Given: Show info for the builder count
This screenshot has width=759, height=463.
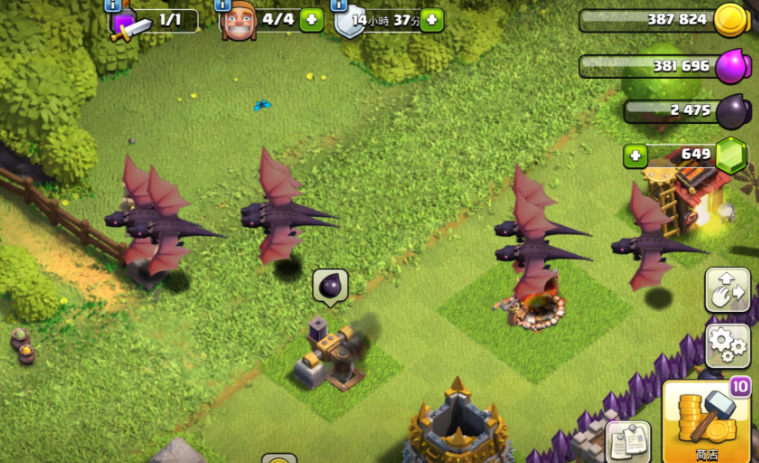Looking at the screenshot, I should (224, 5).
